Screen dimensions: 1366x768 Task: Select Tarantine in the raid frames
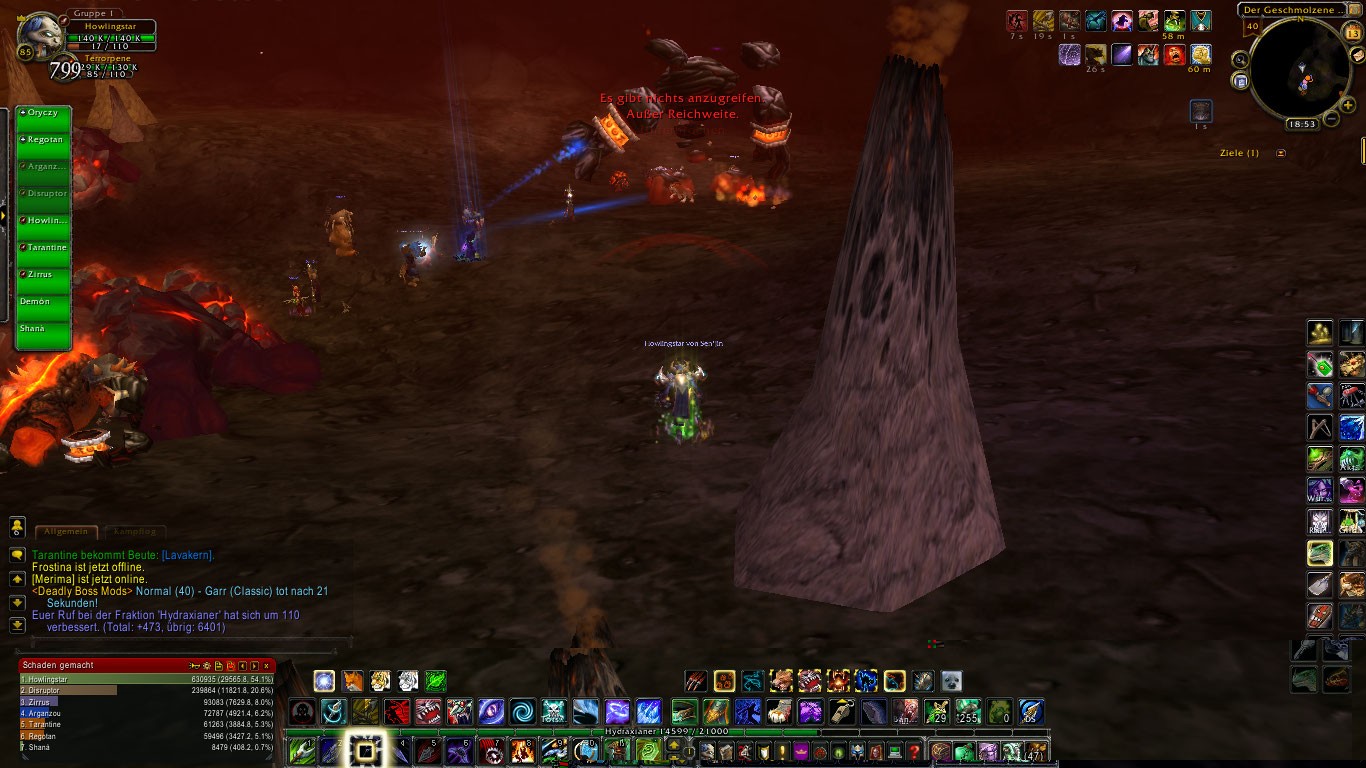pyautogui.click(x=44, y=248)
